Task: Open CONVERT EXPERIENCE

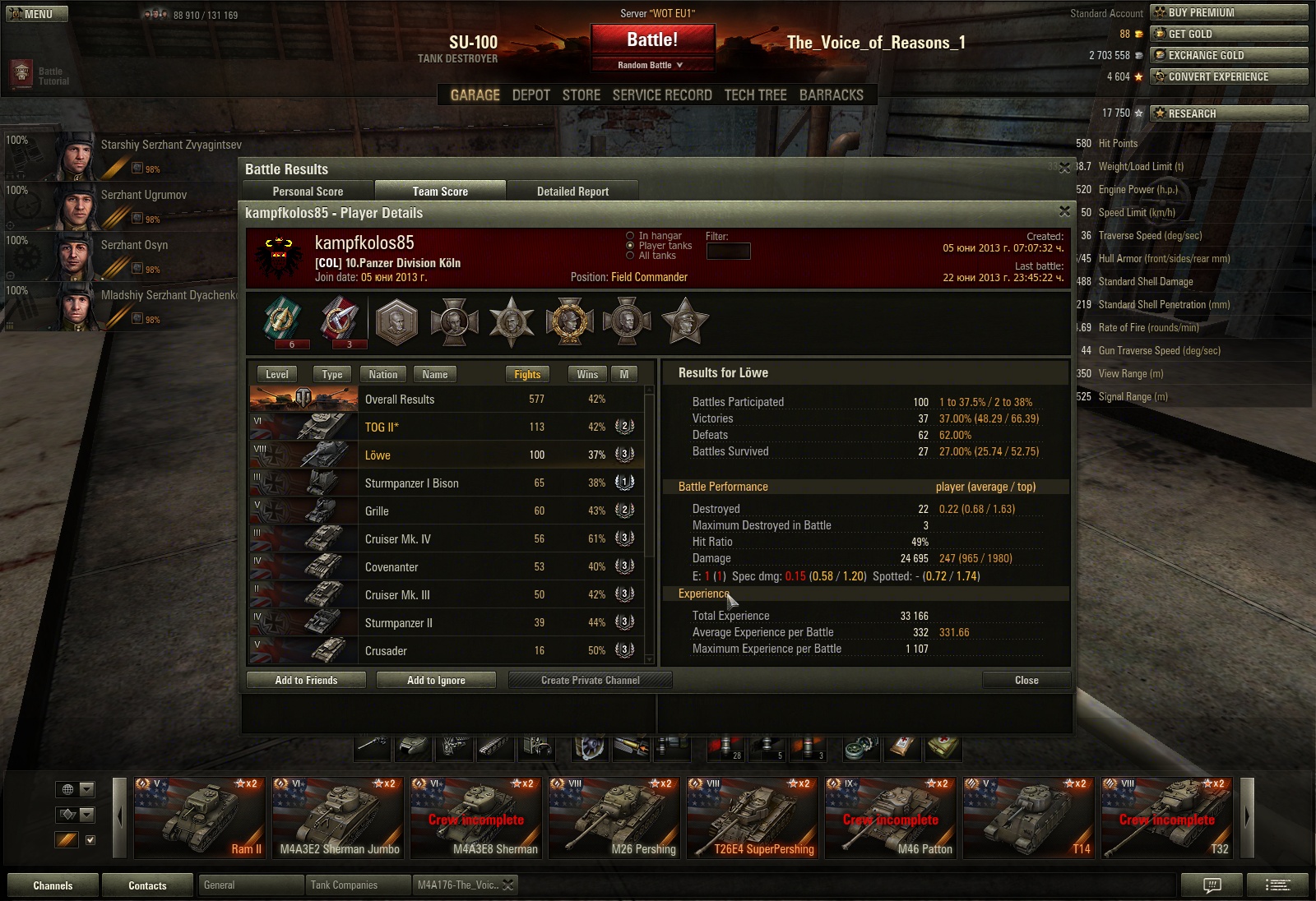Action: tap(1229, 76)
